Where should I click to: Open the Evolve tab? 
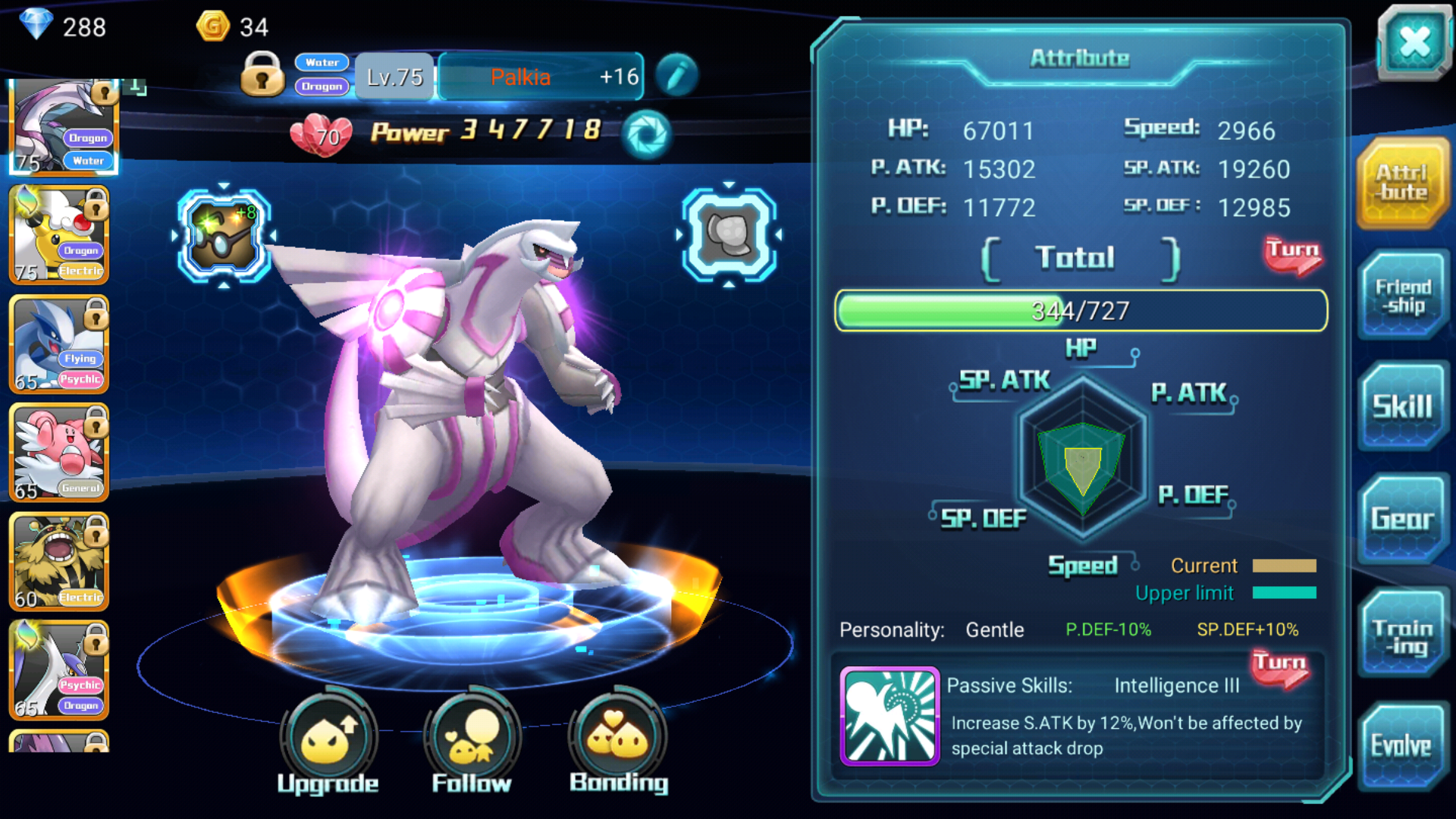(x=1401, y=746)
